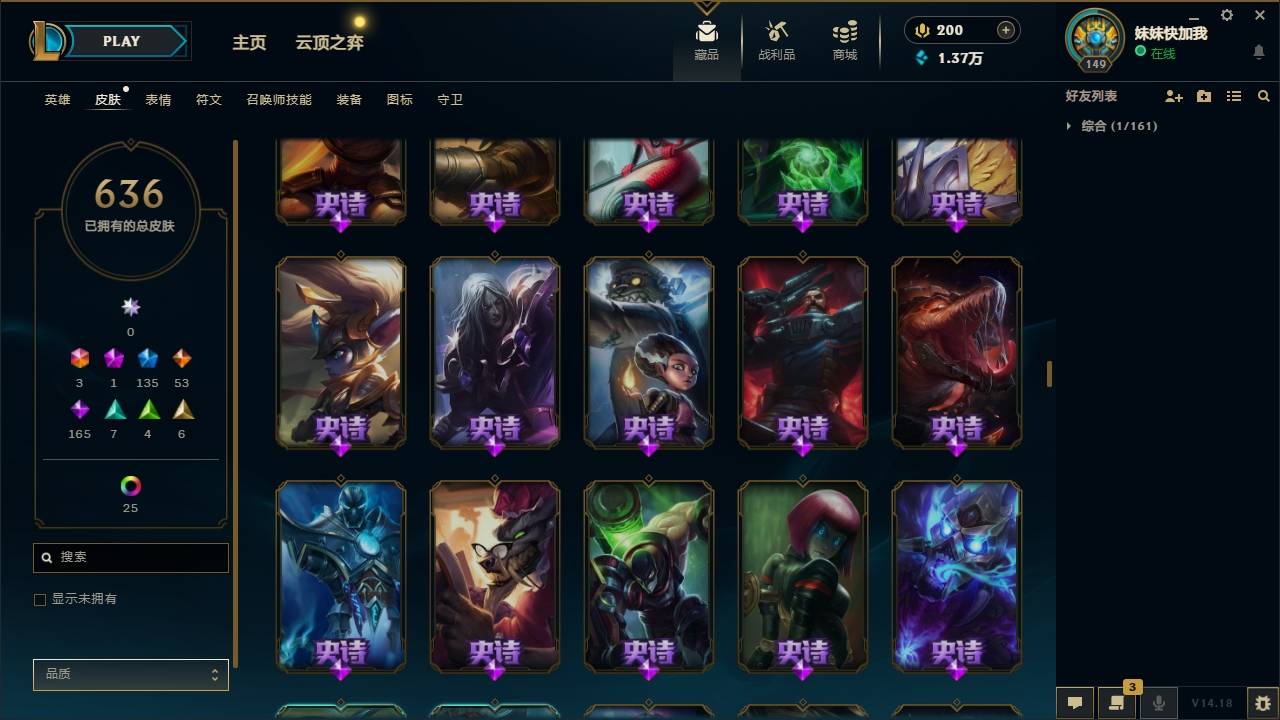Click the chat bubble icon bottom right
Screen dimensions: 1280x720
pyautogui.click(x=1075, y=703)
